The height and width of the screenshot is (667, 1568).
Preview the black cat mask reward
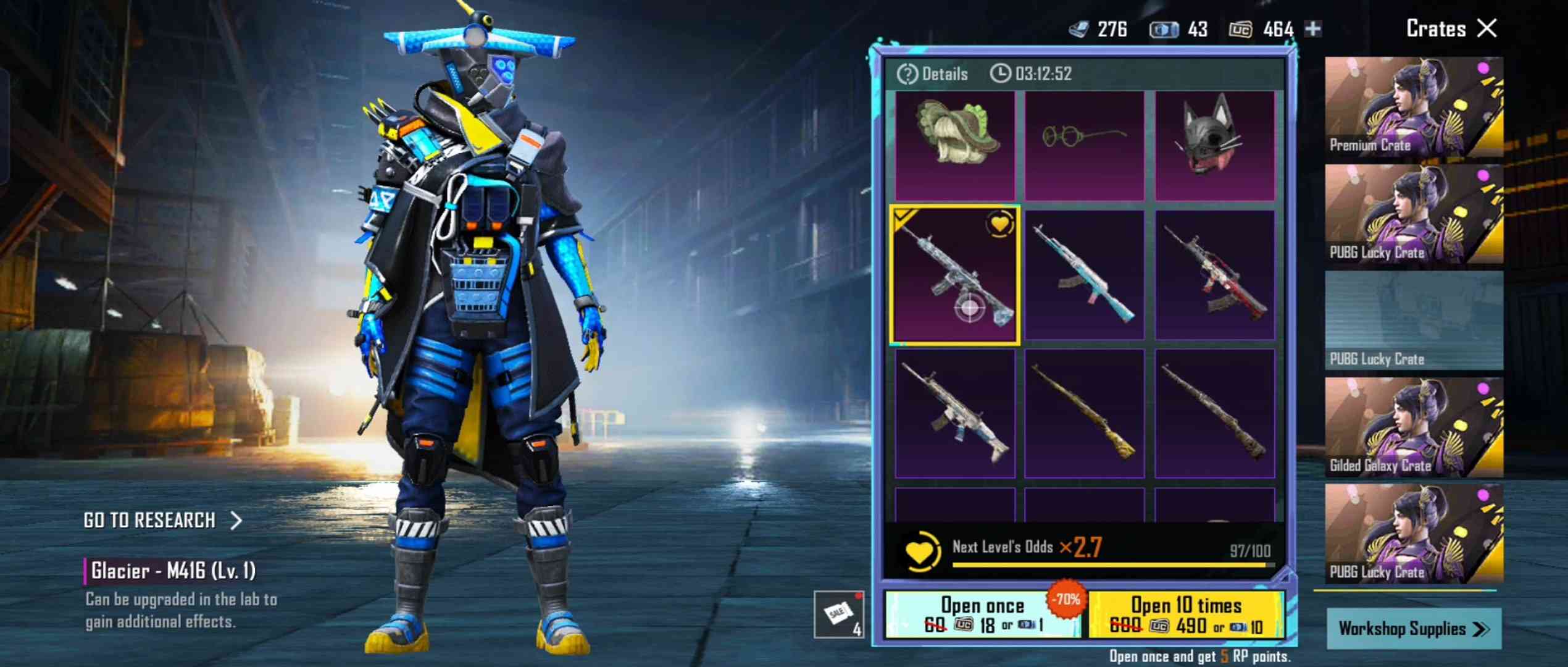1214,145
